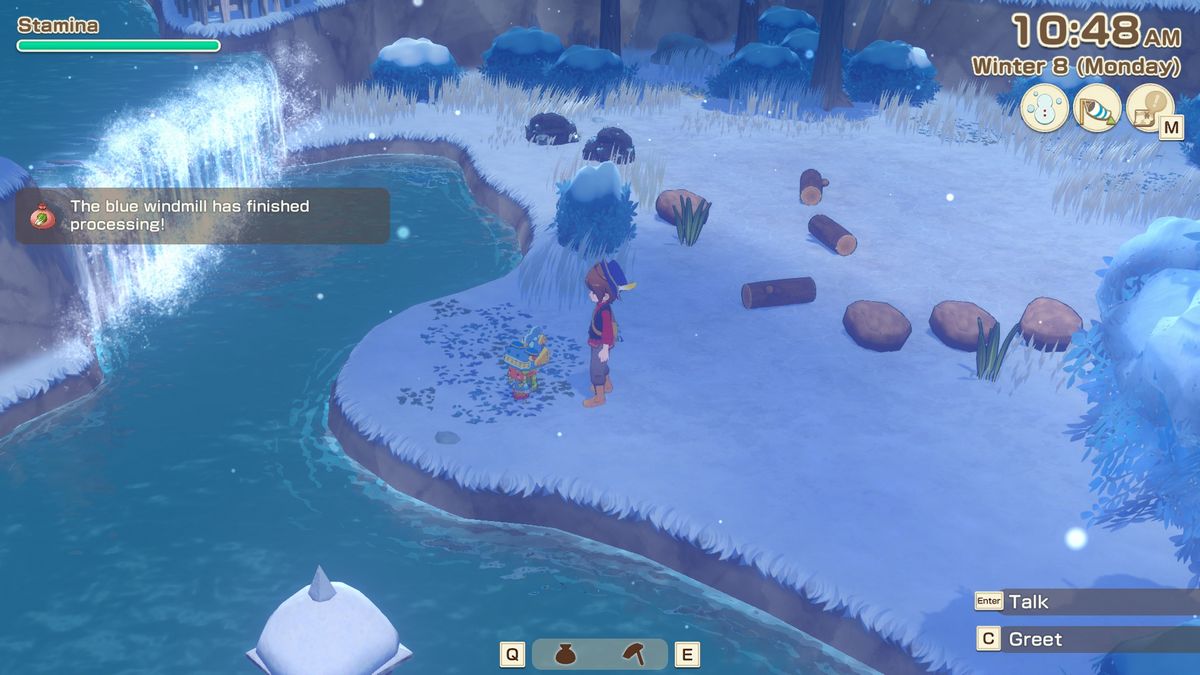This screenshot has width=1200, height=675.
Task: Click the windsock weather icon
Action: (x=1096, y=109)
